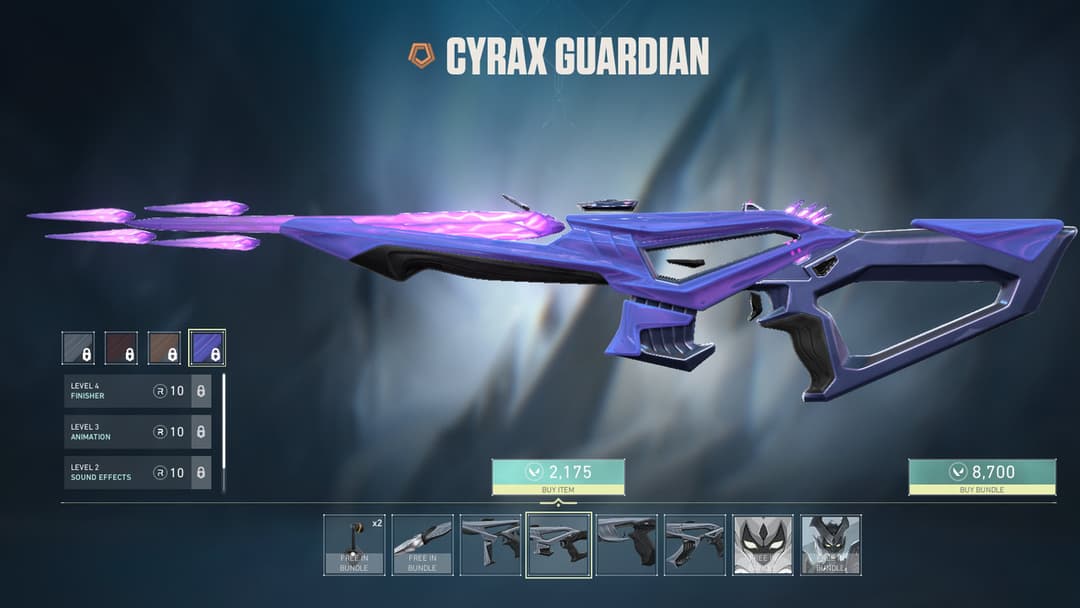Viewport: 1080px width, 608px height.
Task: Select the blue-purple color variant swatch
Action: coord(207,348)
